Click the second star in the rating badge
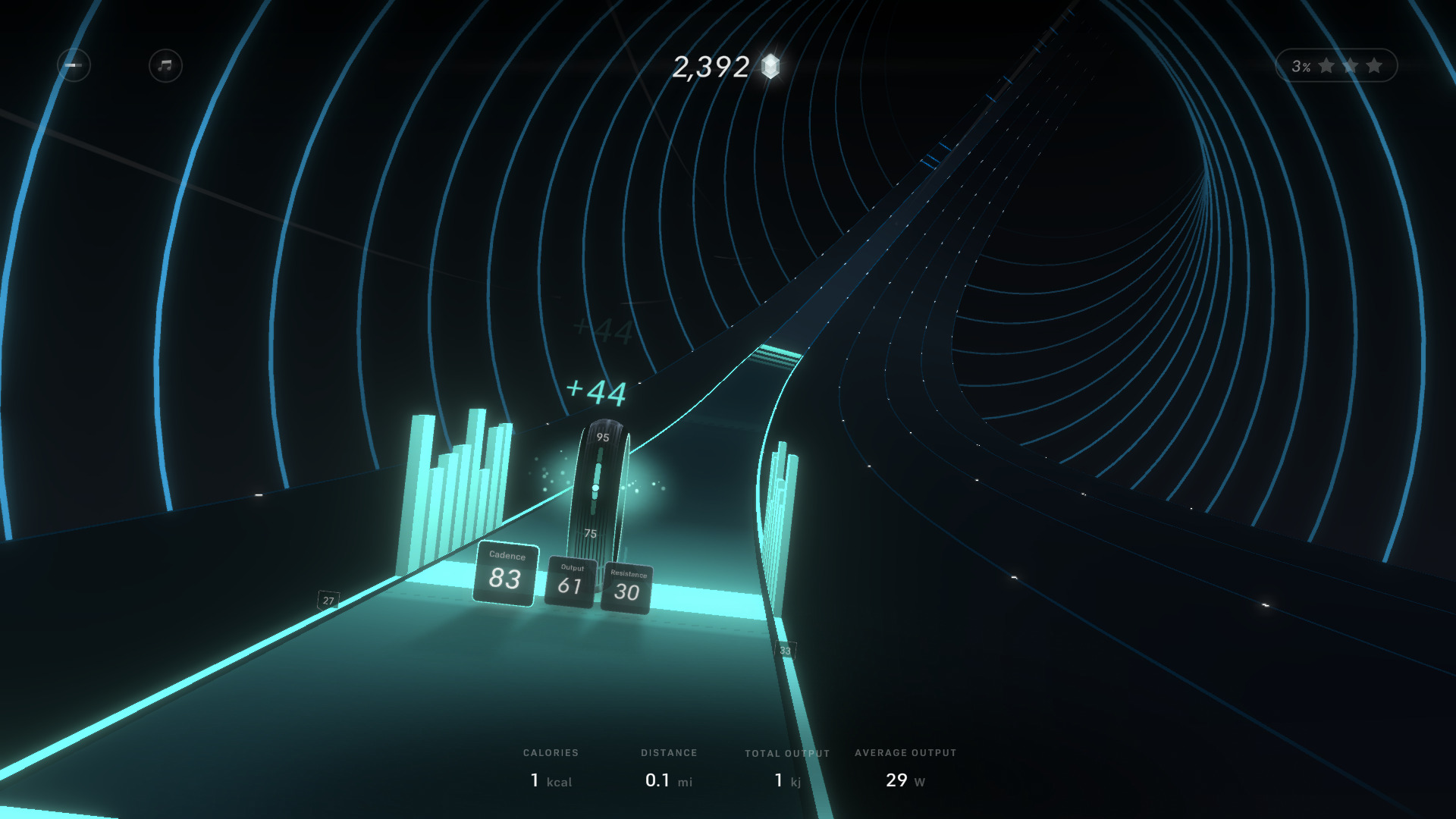This screenshot has height=819, width=1456. point(1350,65)
